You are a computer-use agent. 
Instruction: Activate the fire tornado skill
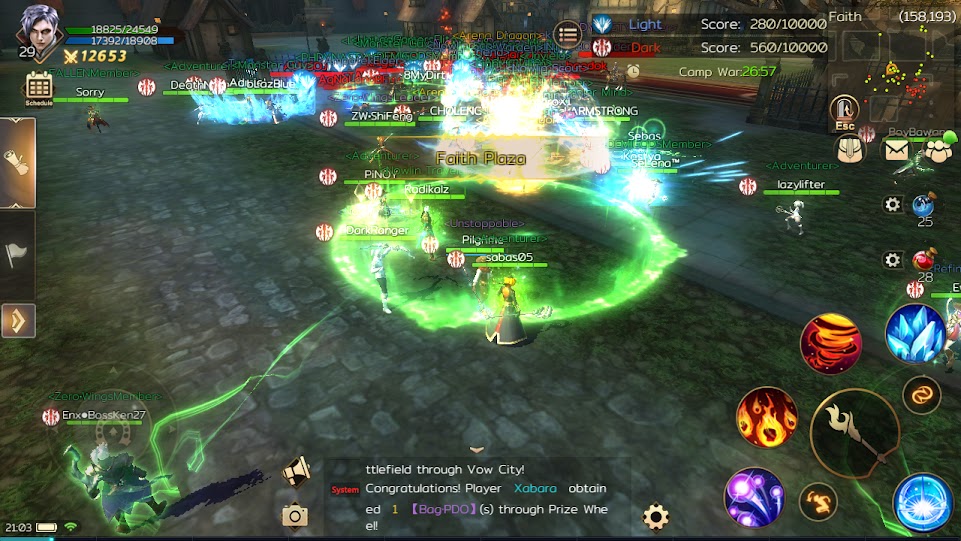[831, 344]
